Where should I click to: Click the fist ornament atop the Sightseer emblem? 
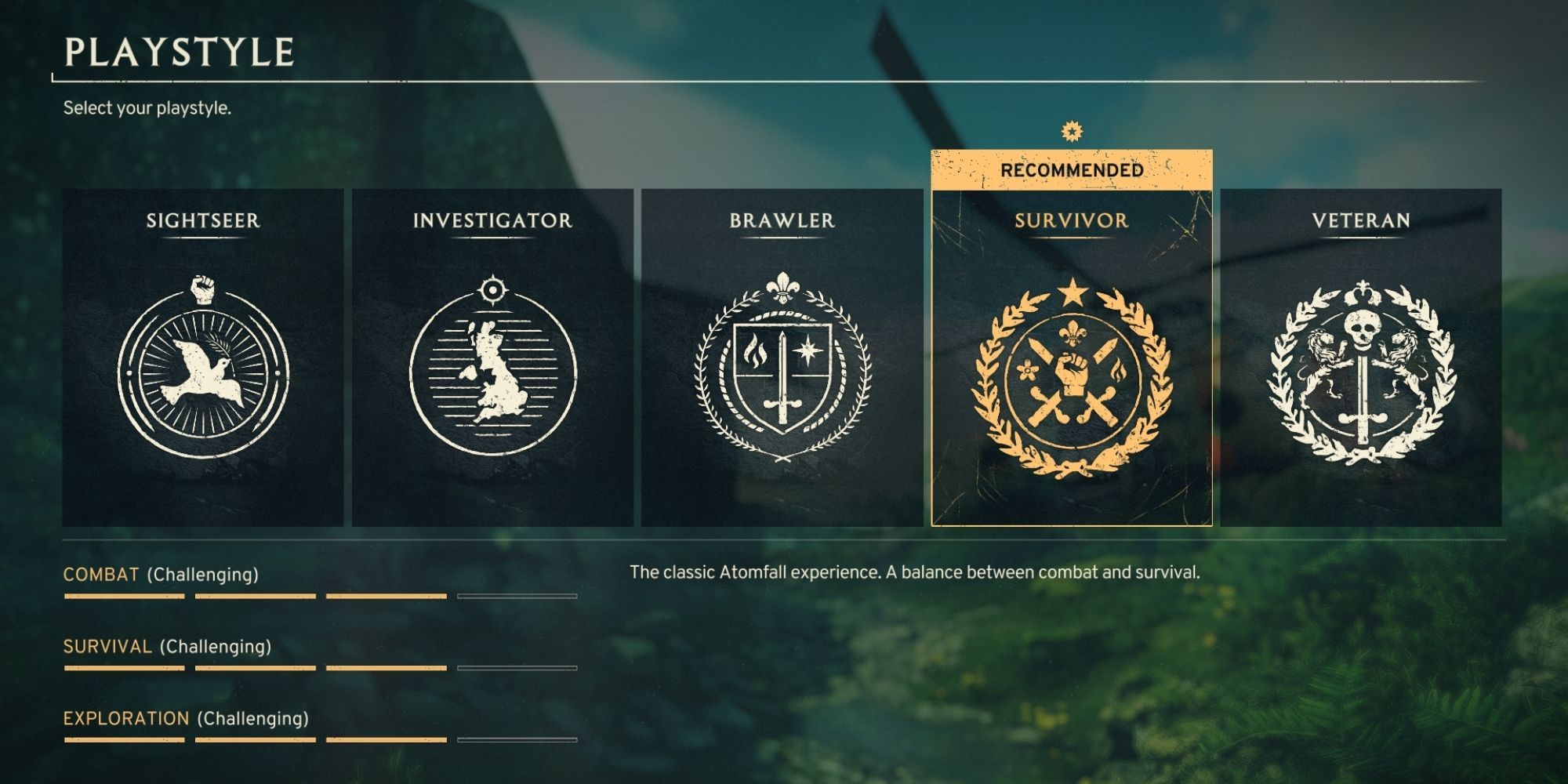point(204,287)
